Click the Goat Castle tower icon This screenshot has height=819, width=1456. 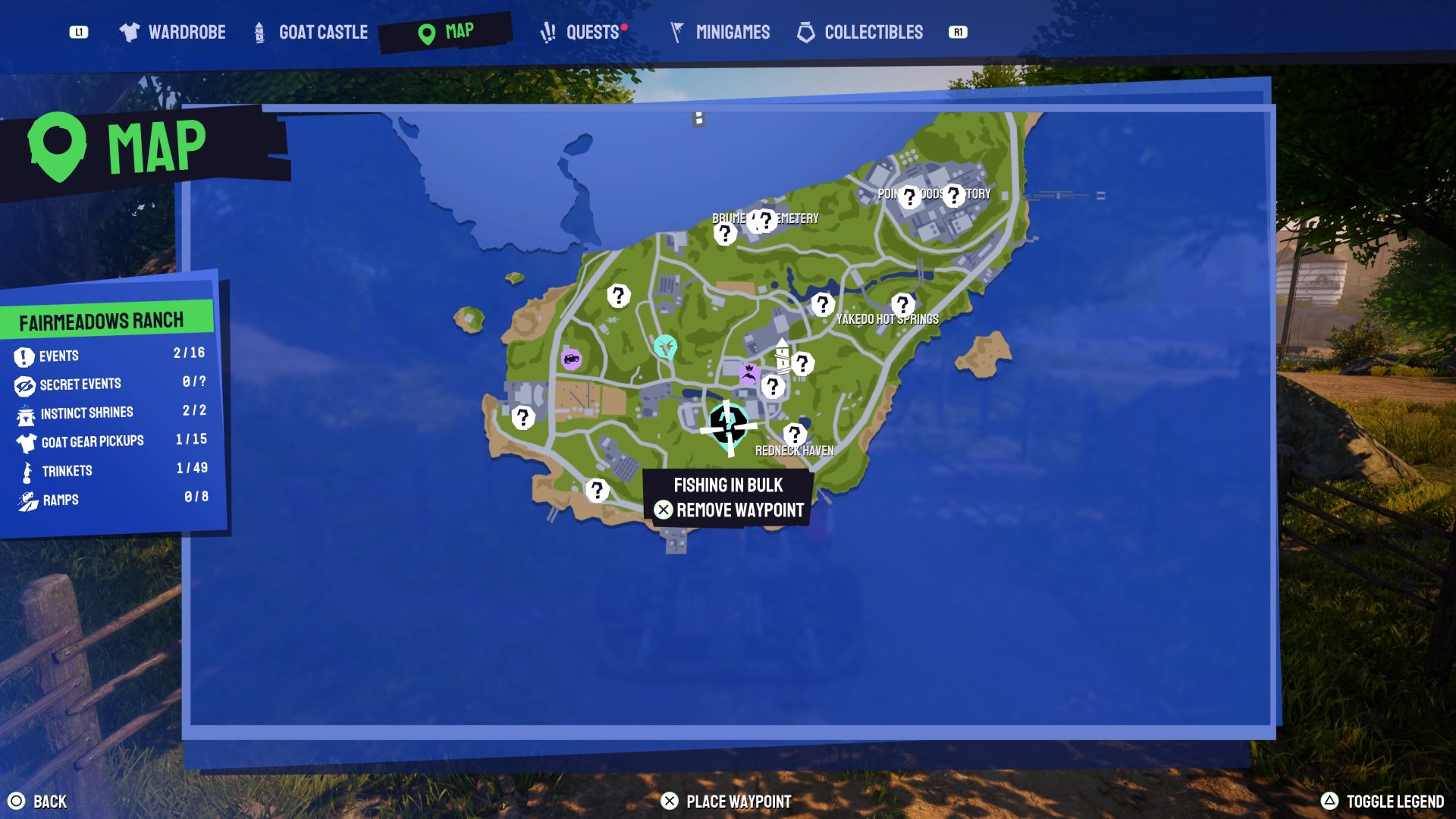click(258, 32)
